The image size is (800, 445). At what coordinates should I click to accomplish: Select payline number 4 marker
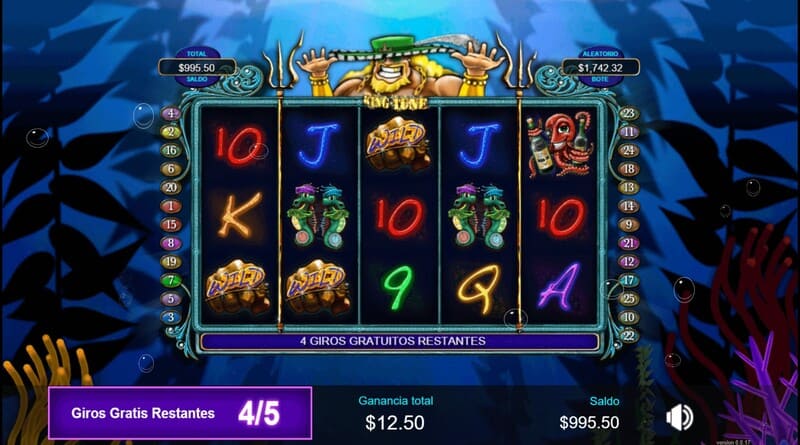coord(171,113)
